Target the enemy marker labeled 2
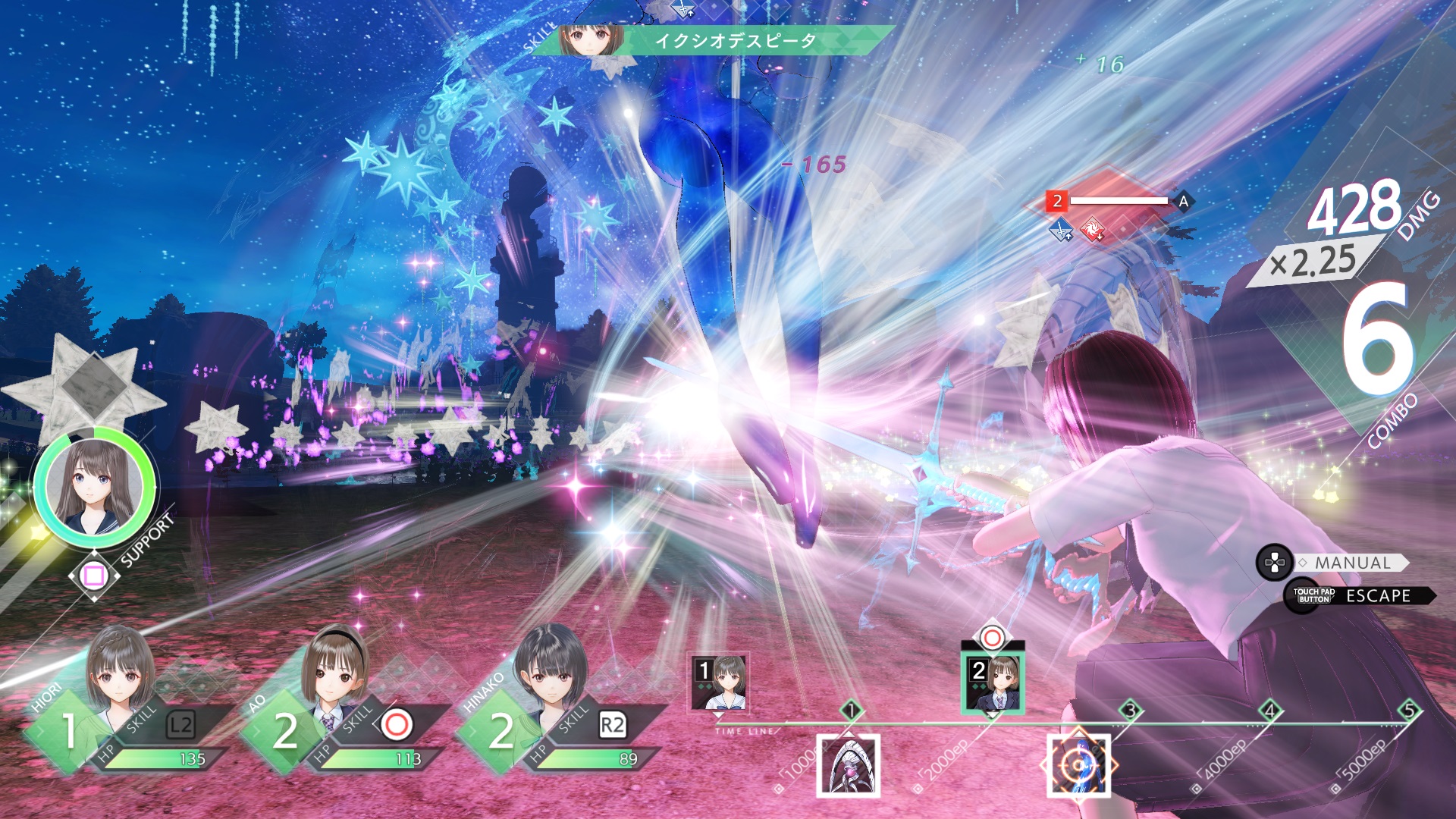The height and width of the screenshot is (819, 1456). 1057,201
